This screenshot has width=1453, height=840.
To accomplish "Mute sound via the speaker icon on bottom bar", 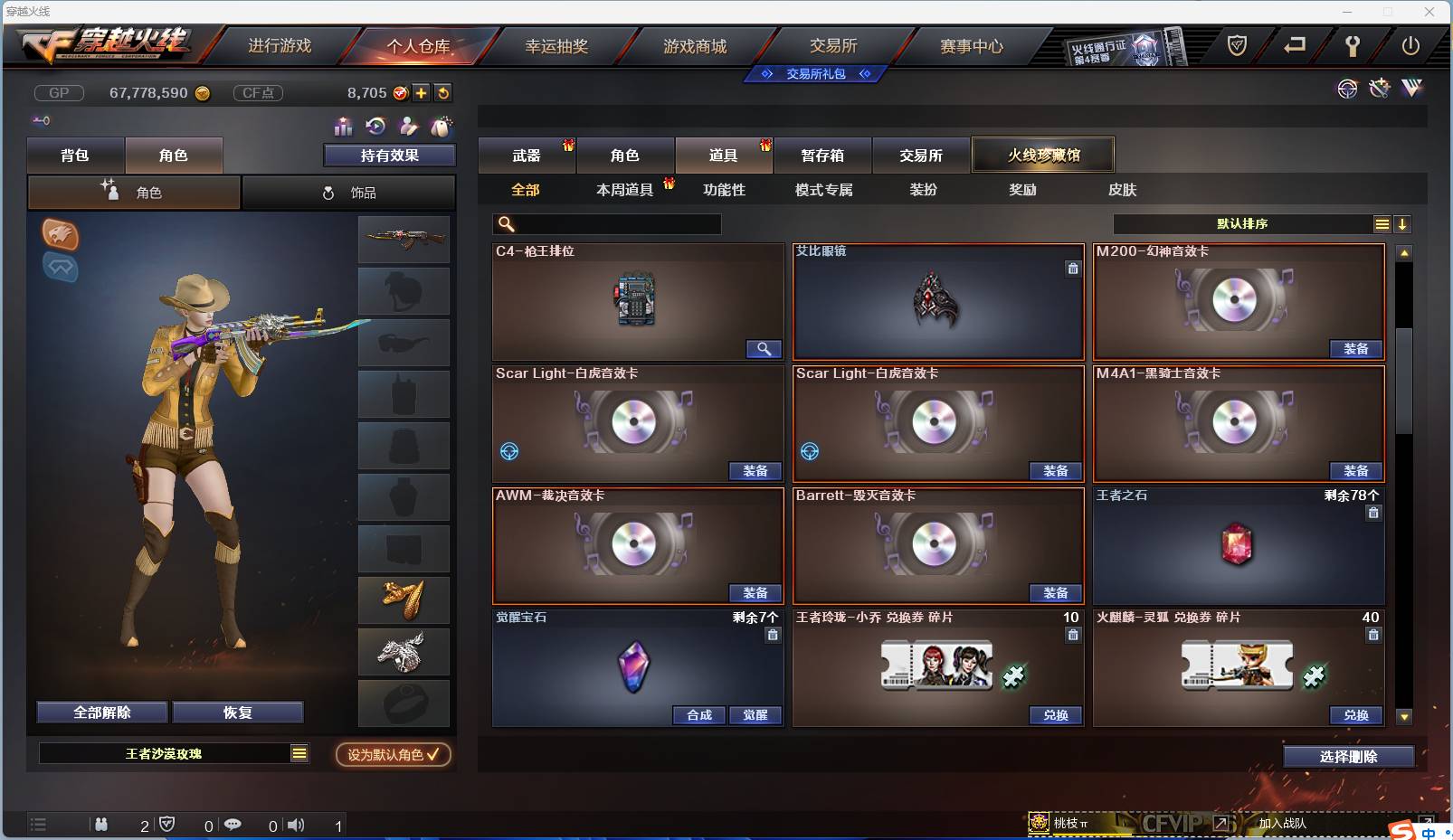I will point(296,825).
